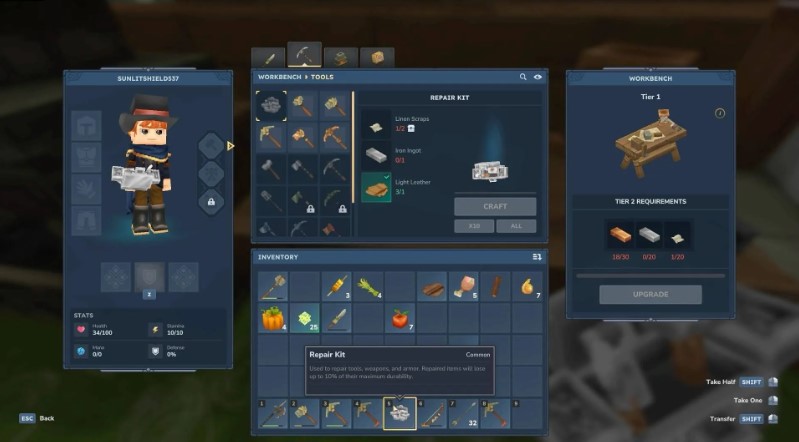
Task: Pick the red apple stack in inventory
Action: click(x=400, y=319)
